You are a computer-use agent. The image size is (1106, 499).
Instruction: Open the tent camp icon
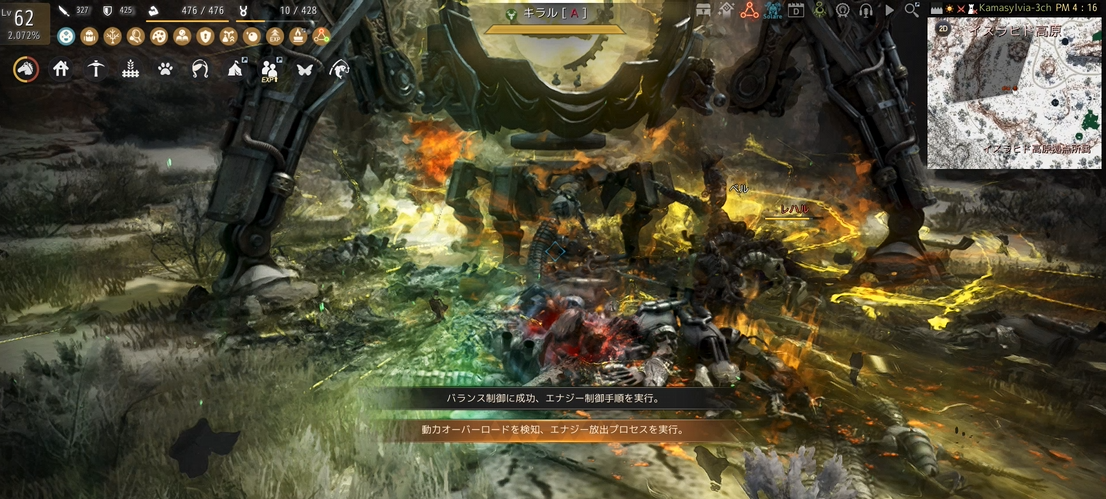pyautogui.click(x=235, y=69)
